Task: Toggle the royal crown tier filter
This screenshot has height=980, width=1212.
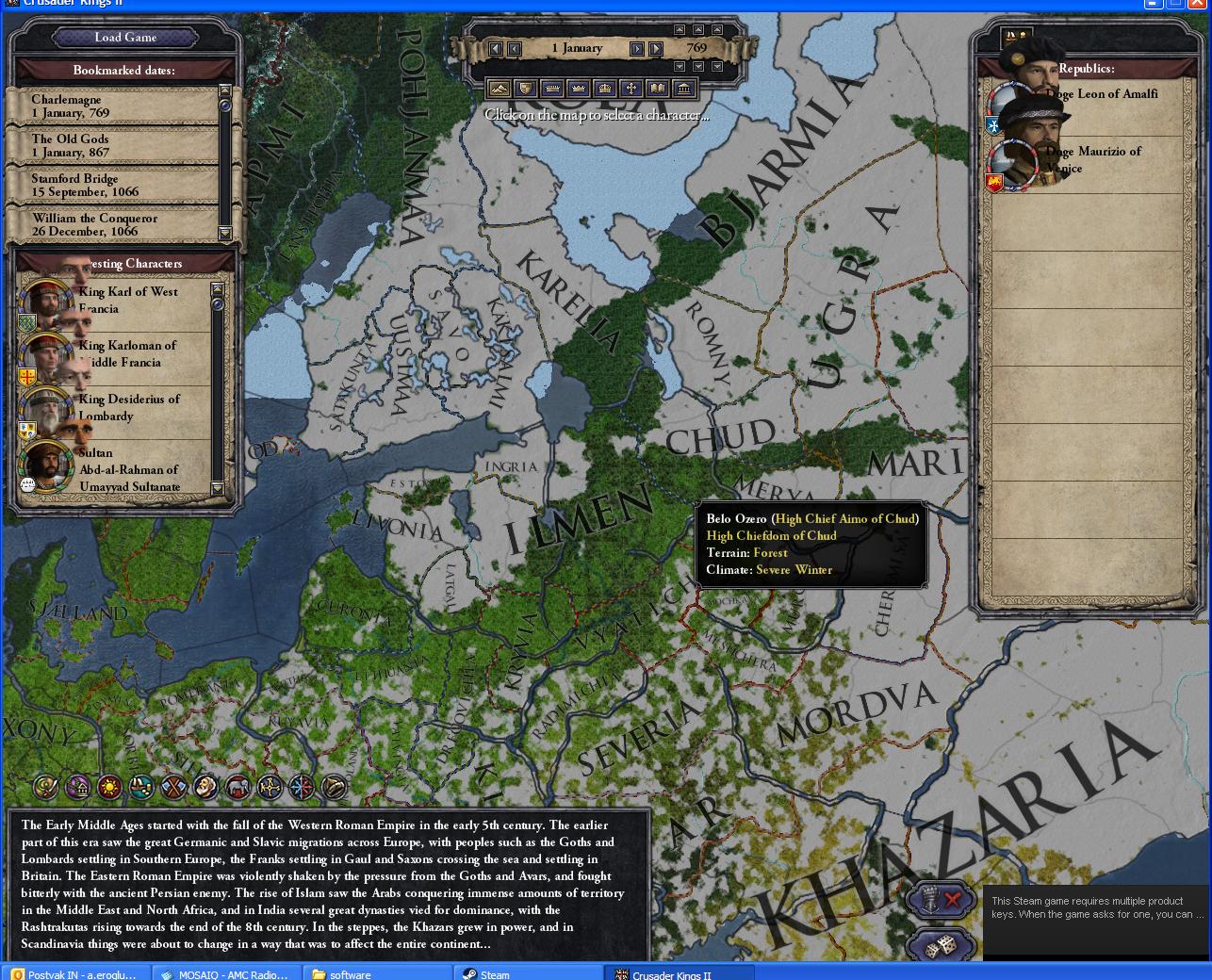Action: tap(605, 89)
